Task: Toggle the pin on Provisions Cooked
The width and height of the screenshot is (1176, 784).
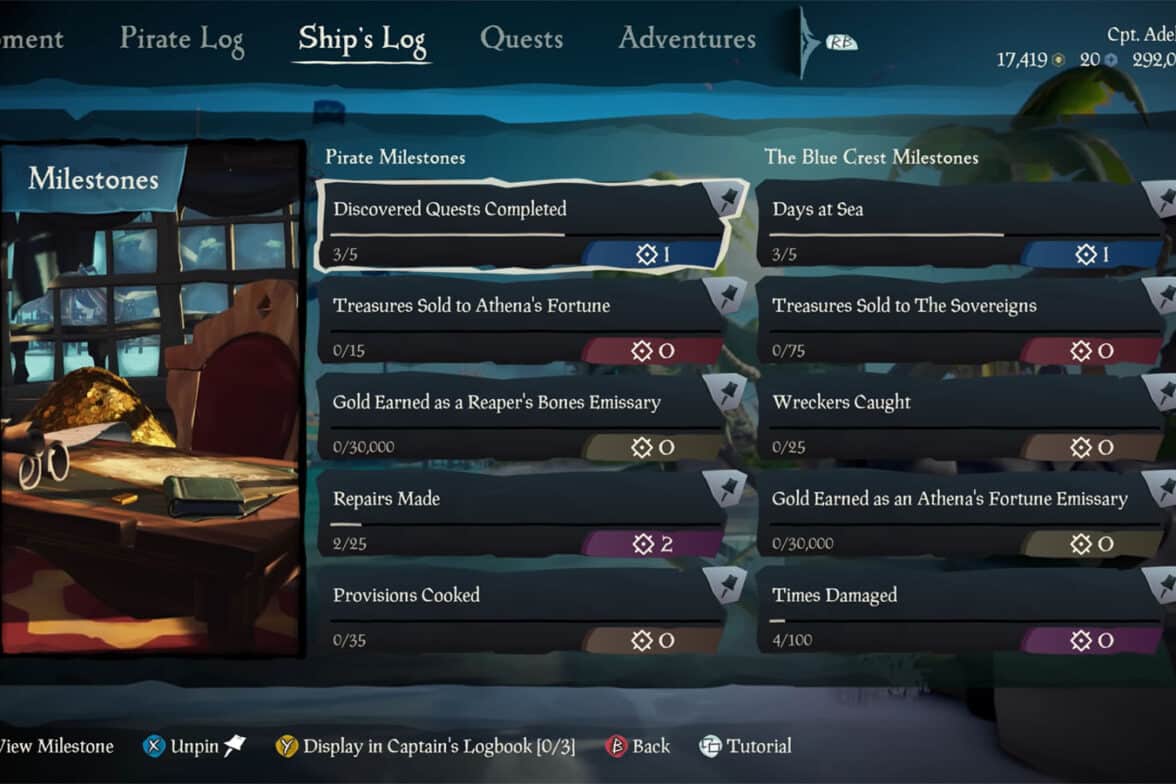Action: click(x=727, y=585)
